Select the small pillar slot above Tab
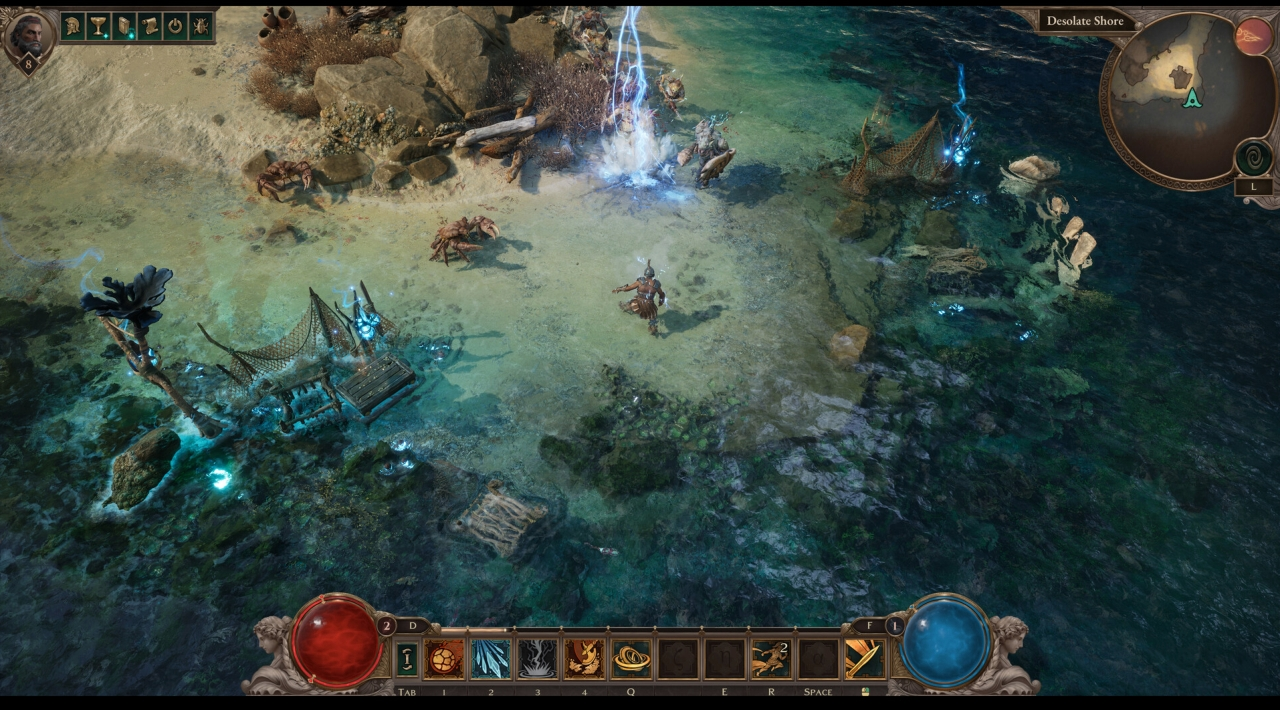The width and height of the screenshot is (1280, 710). 407,659
